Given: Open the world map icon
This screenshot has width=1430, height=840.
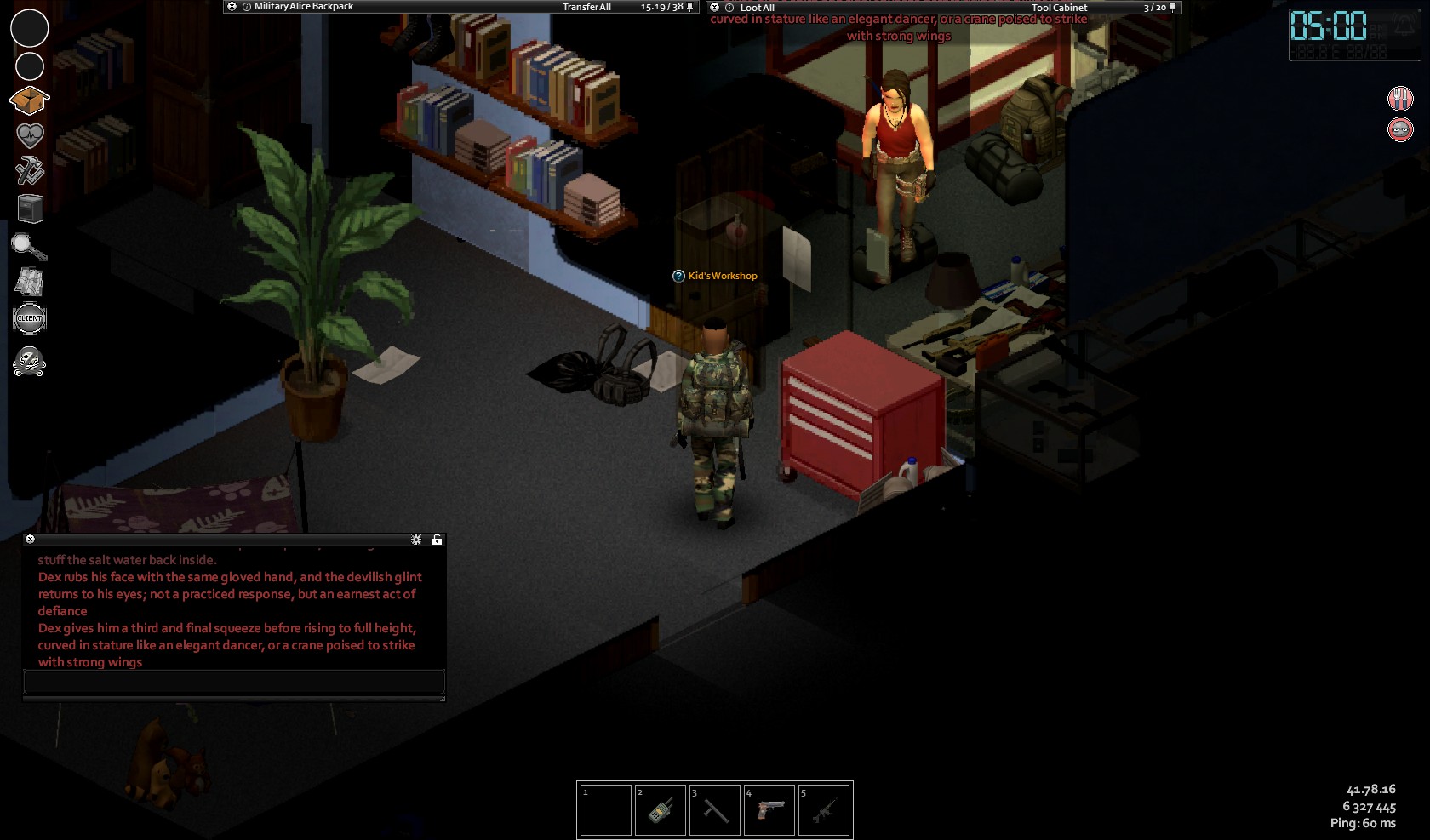Looking at the screenshot, I should pos(30,282).
